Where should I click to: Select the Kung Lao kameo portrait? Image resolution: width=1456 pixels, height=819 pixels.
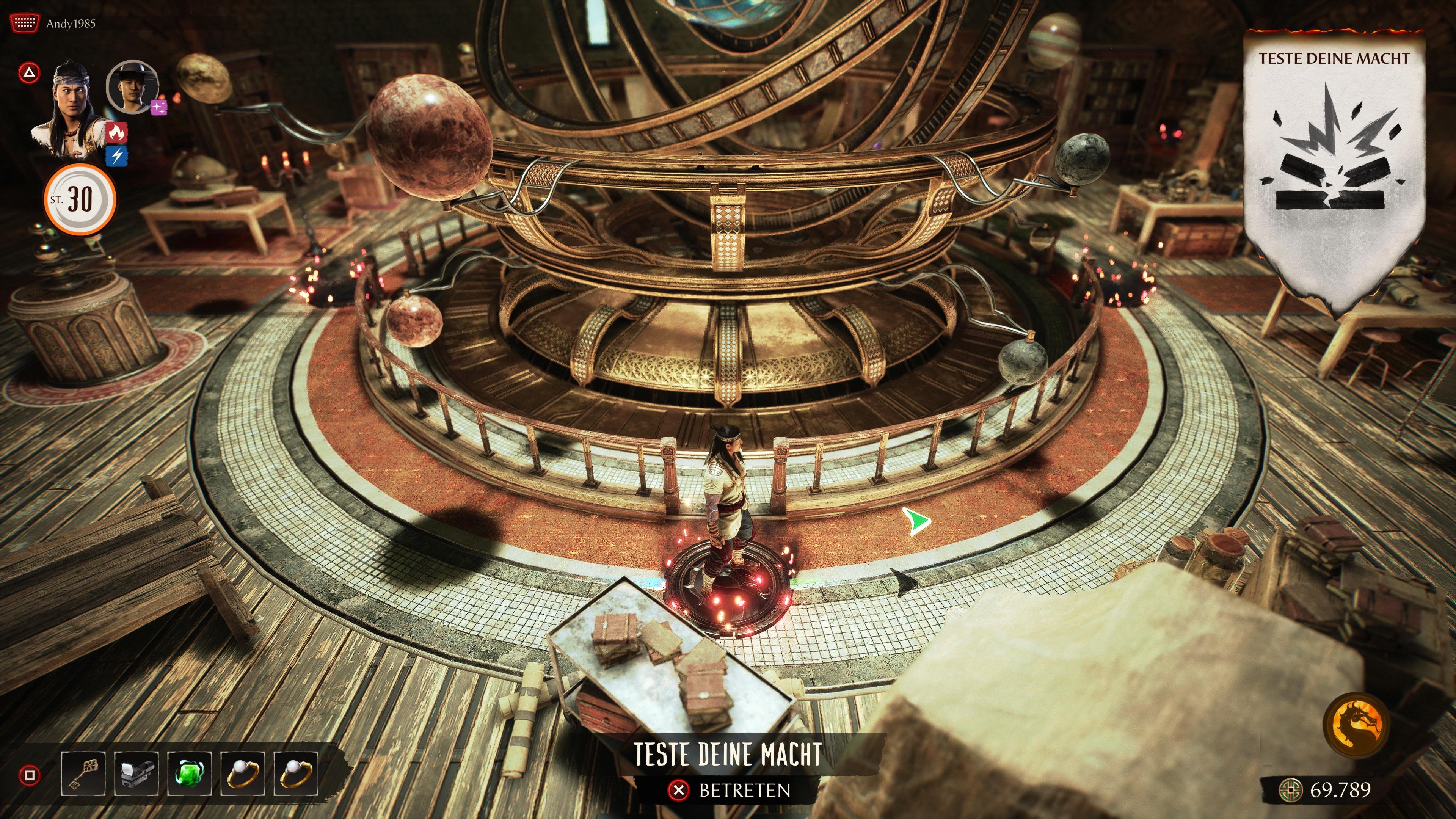coord(132,86)
